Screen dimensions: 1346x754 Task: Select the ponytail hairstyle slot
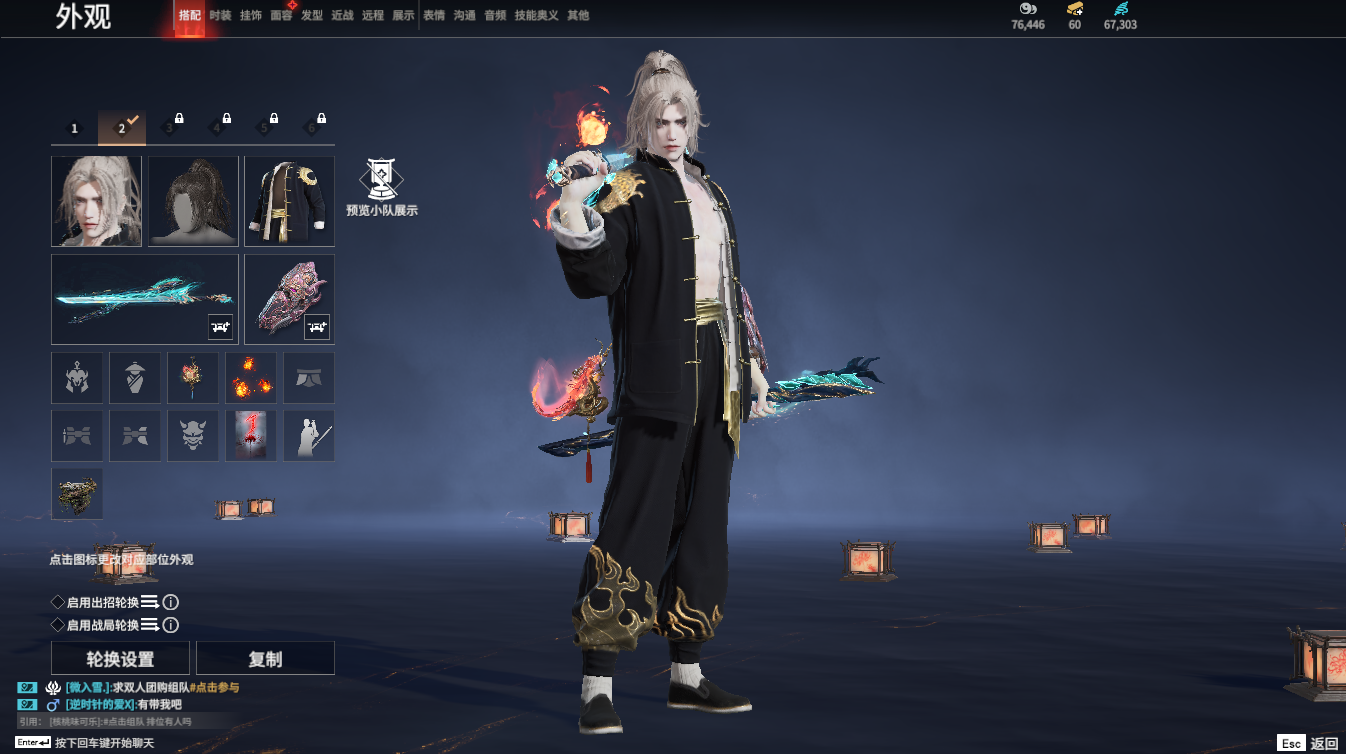point(193,201)
